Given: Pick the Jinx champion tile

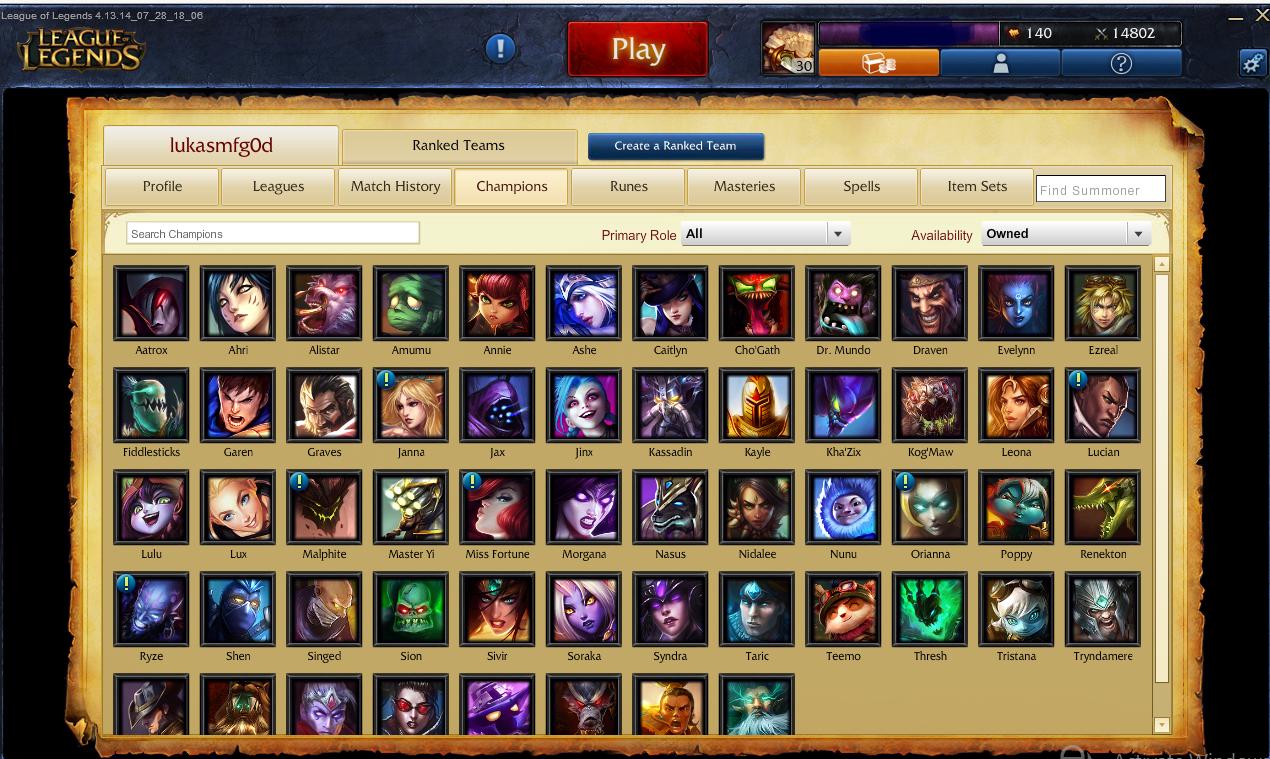Looking at the screenshot, I should coord(584,405).
